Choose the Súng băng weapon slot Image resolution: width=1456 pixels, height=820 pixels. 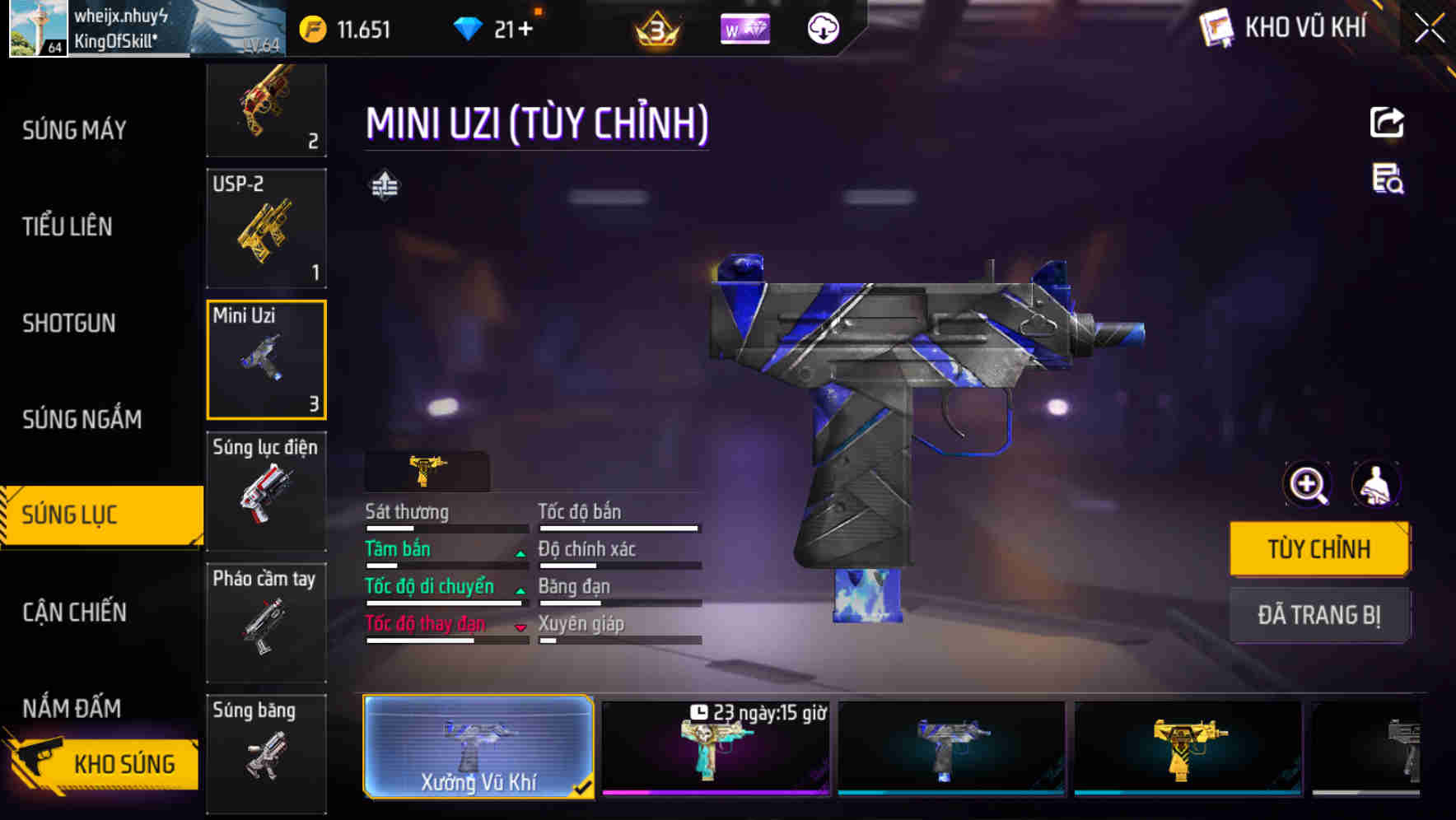pos(266,752)
